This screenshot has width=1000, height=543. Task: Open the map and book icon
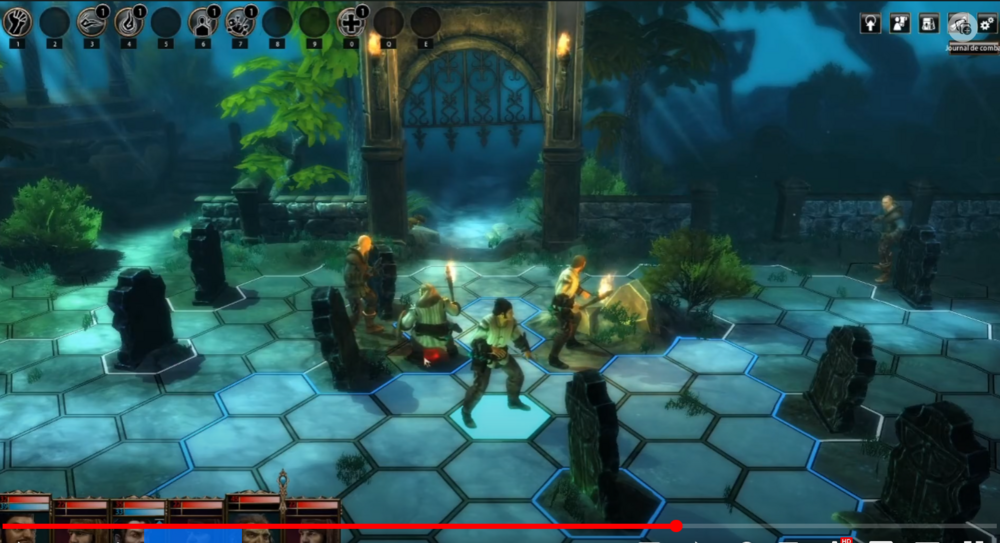929,24
